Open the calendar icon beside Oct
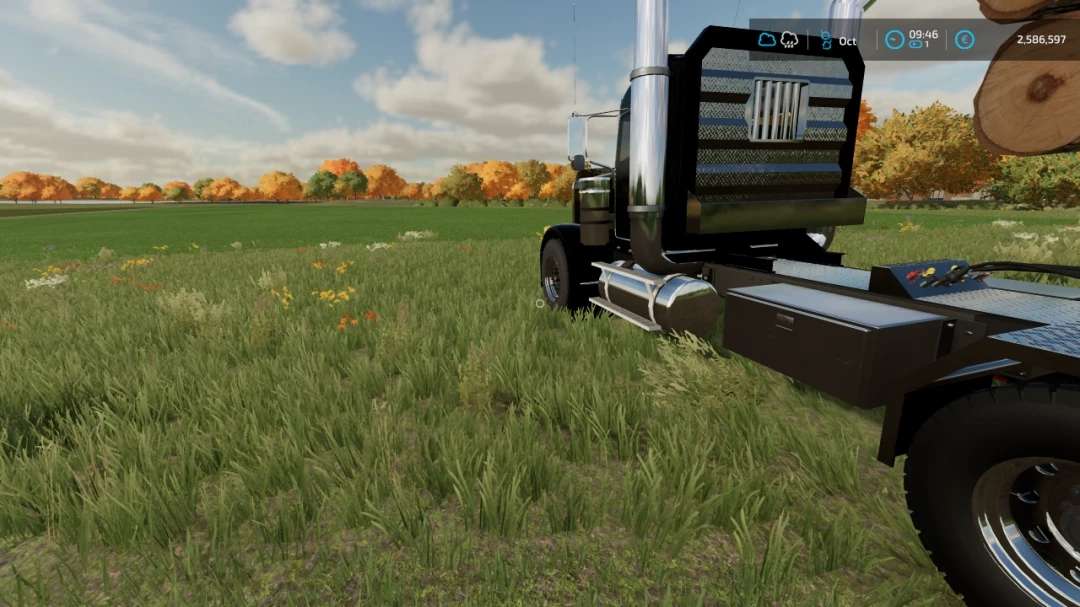This screenshot has height=607, width=1080. [826, 40]
